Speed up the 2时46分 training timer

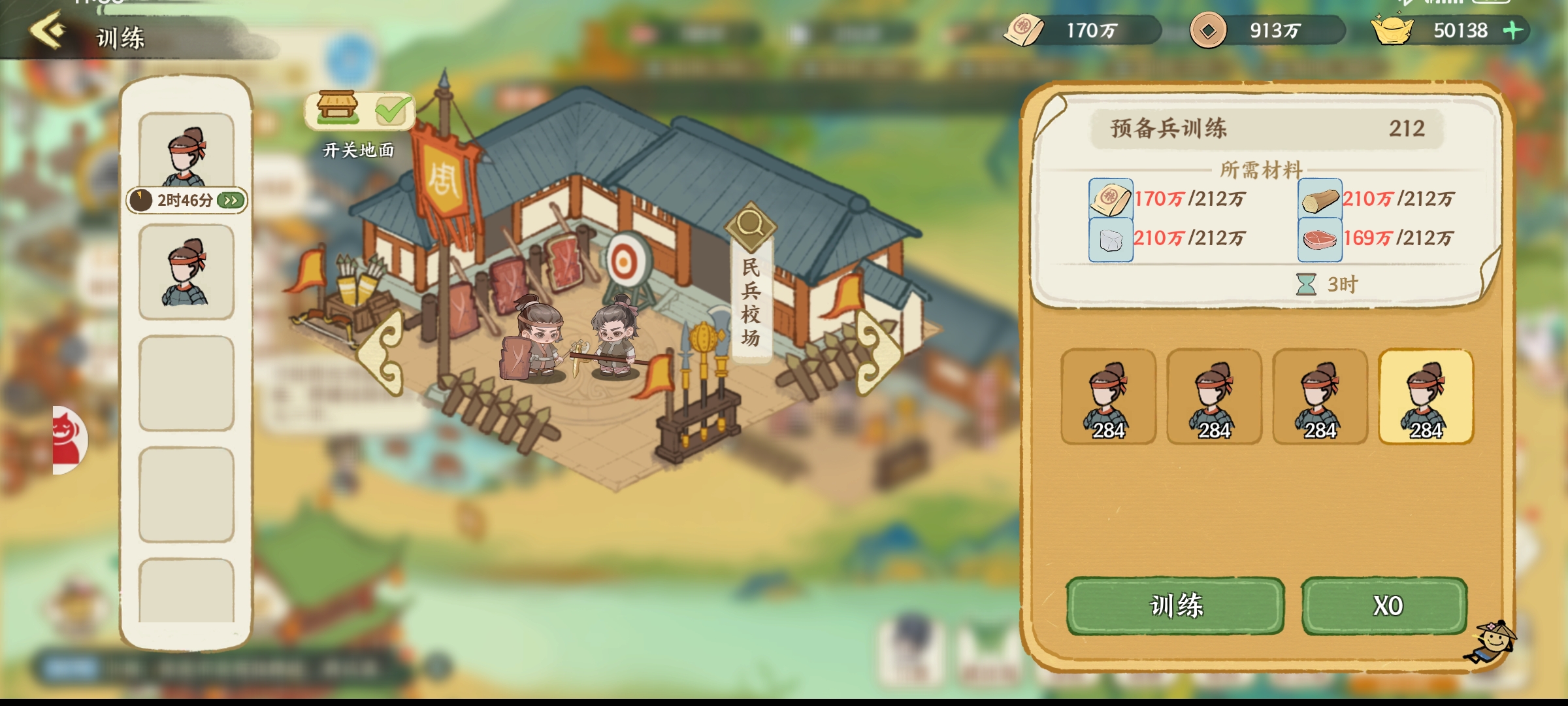(x=231, y=200)
